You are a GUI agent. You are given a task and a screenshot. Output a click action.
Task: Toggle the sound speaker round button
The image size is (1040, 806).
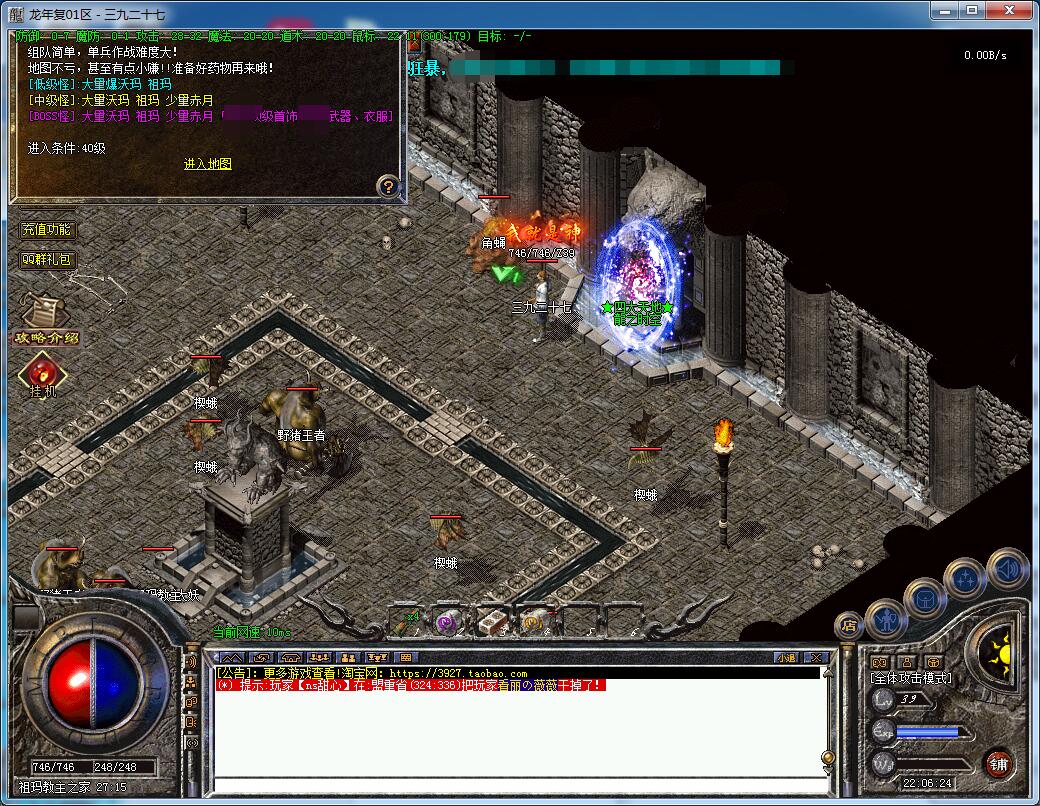[1007, 567]
